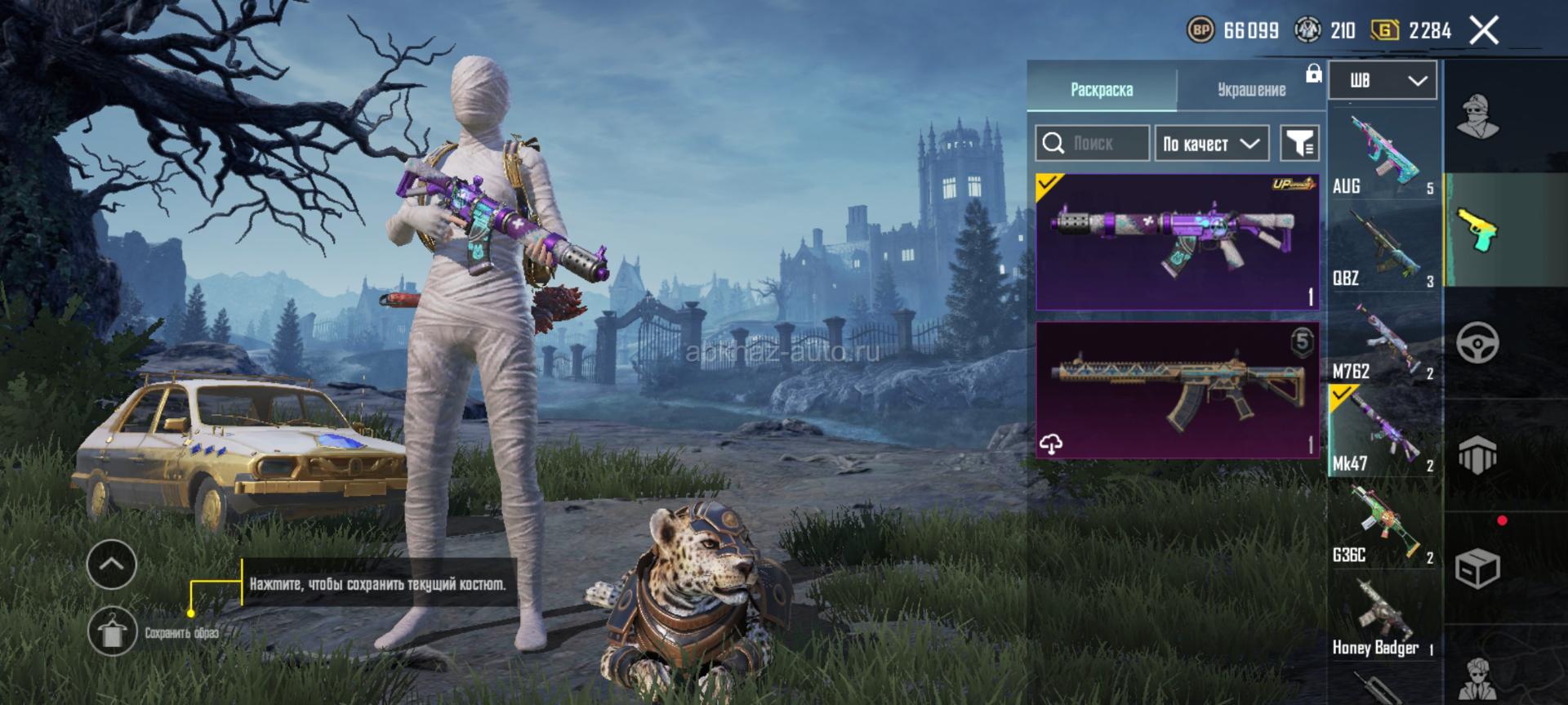Open the По качест sorting dropdown
Image resolution: width=1568 pixels, height=705 pixels.
[x=1211, y=144]
